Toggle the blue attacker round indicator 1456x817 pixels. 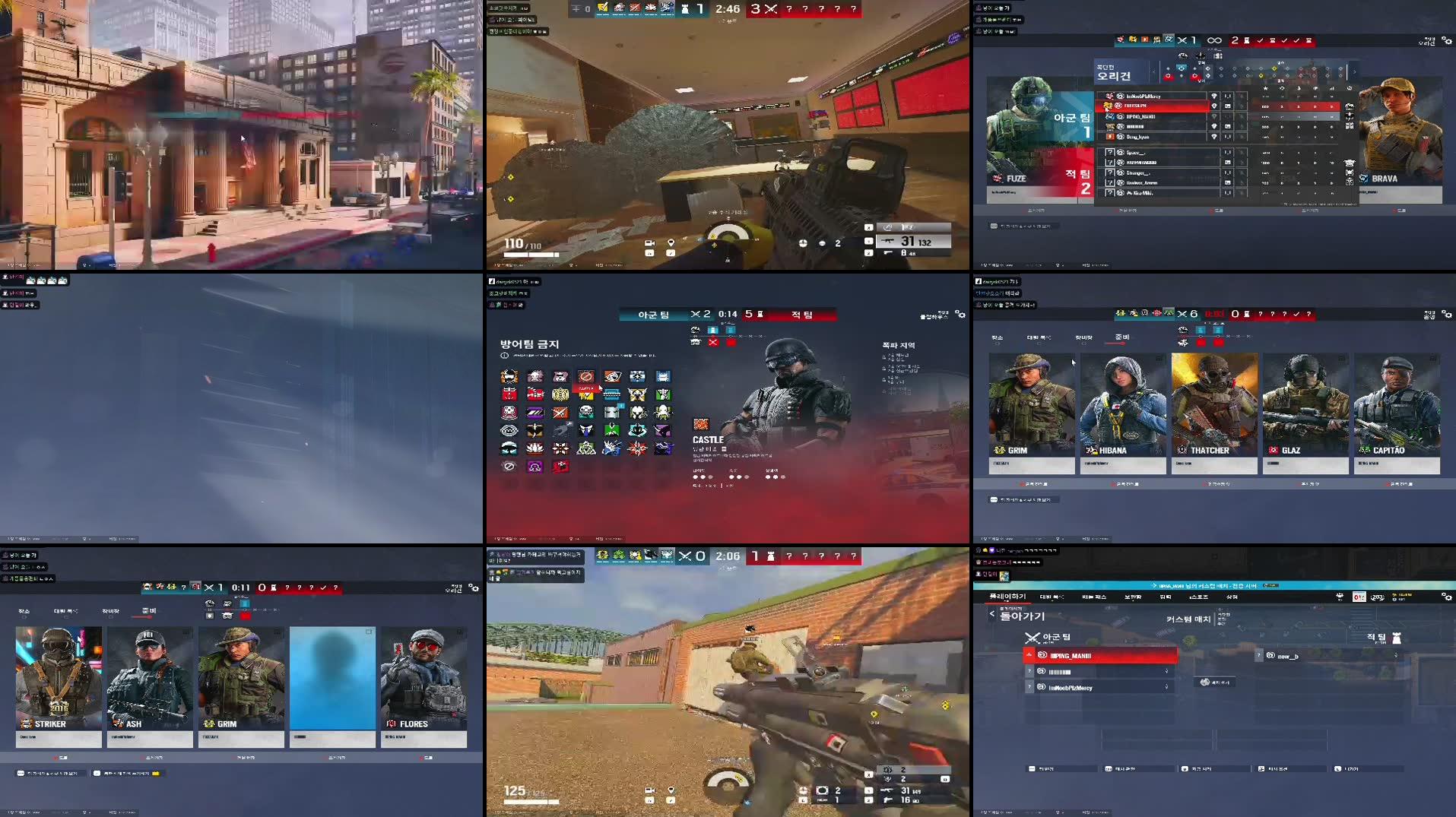click(x=711, y=331)
